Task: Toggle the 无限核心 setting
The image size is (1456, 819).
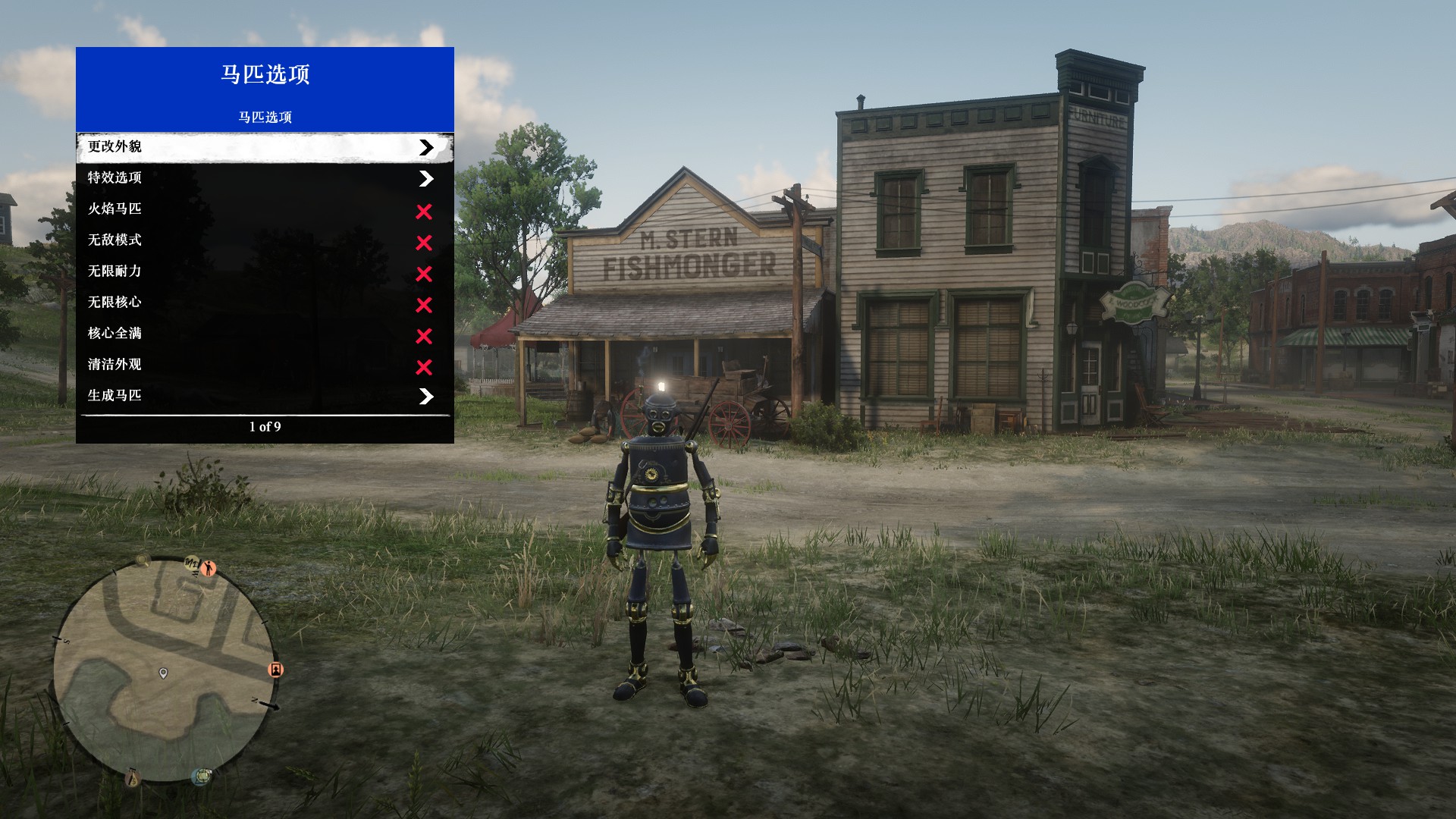Action: click(x=265, y=303)
